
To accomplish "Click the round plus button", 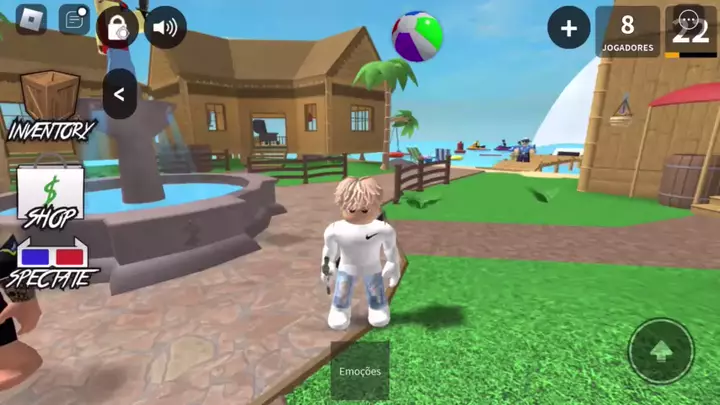I will click(x=568, y=29).
